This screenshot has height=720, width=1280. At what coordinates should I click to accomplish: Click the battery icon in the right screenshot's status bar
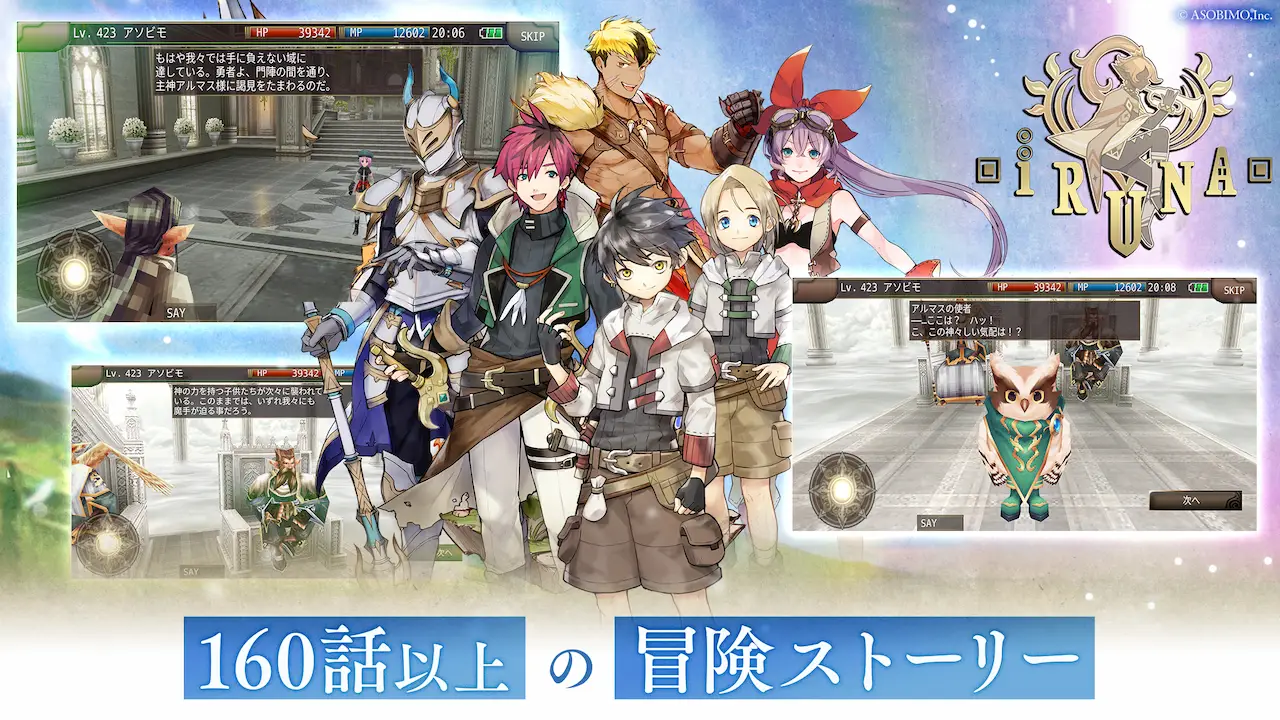1197,288
